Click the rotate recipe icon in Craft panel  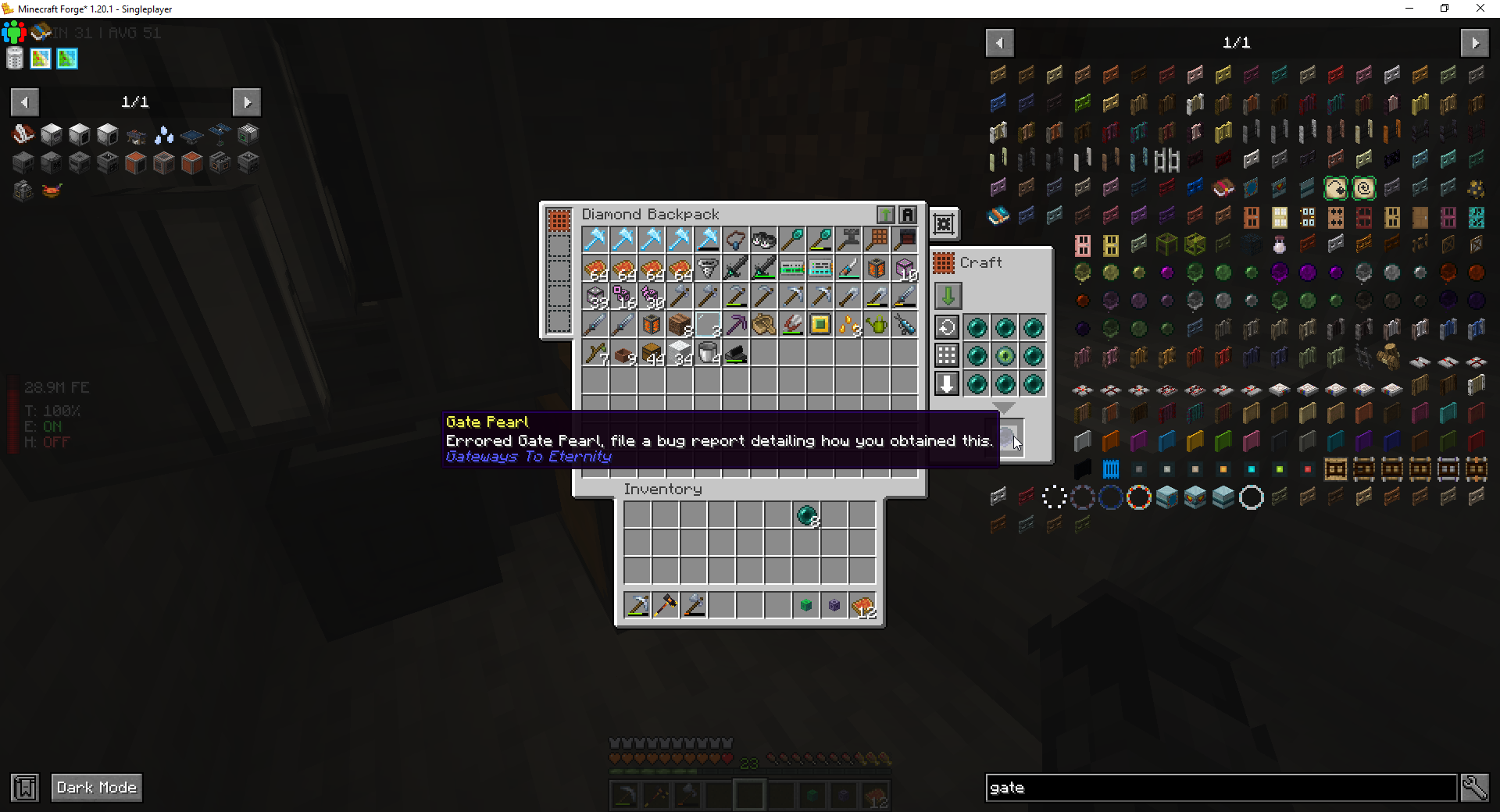click(946, 327)
